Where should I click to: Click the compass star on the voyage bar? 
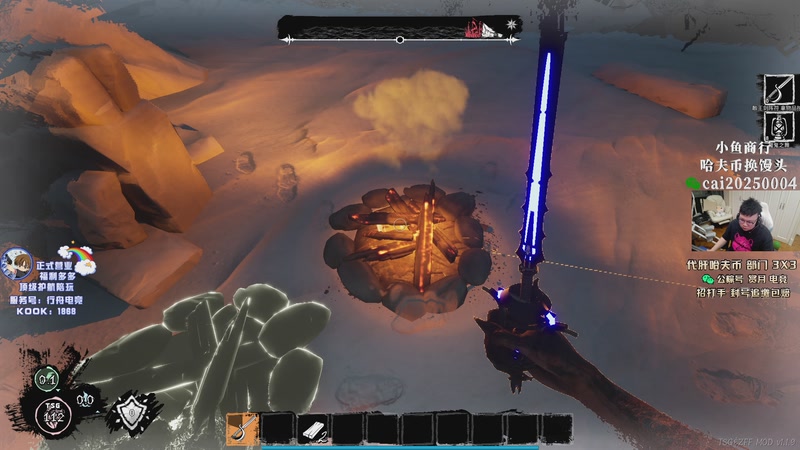[x=512, y=24]
